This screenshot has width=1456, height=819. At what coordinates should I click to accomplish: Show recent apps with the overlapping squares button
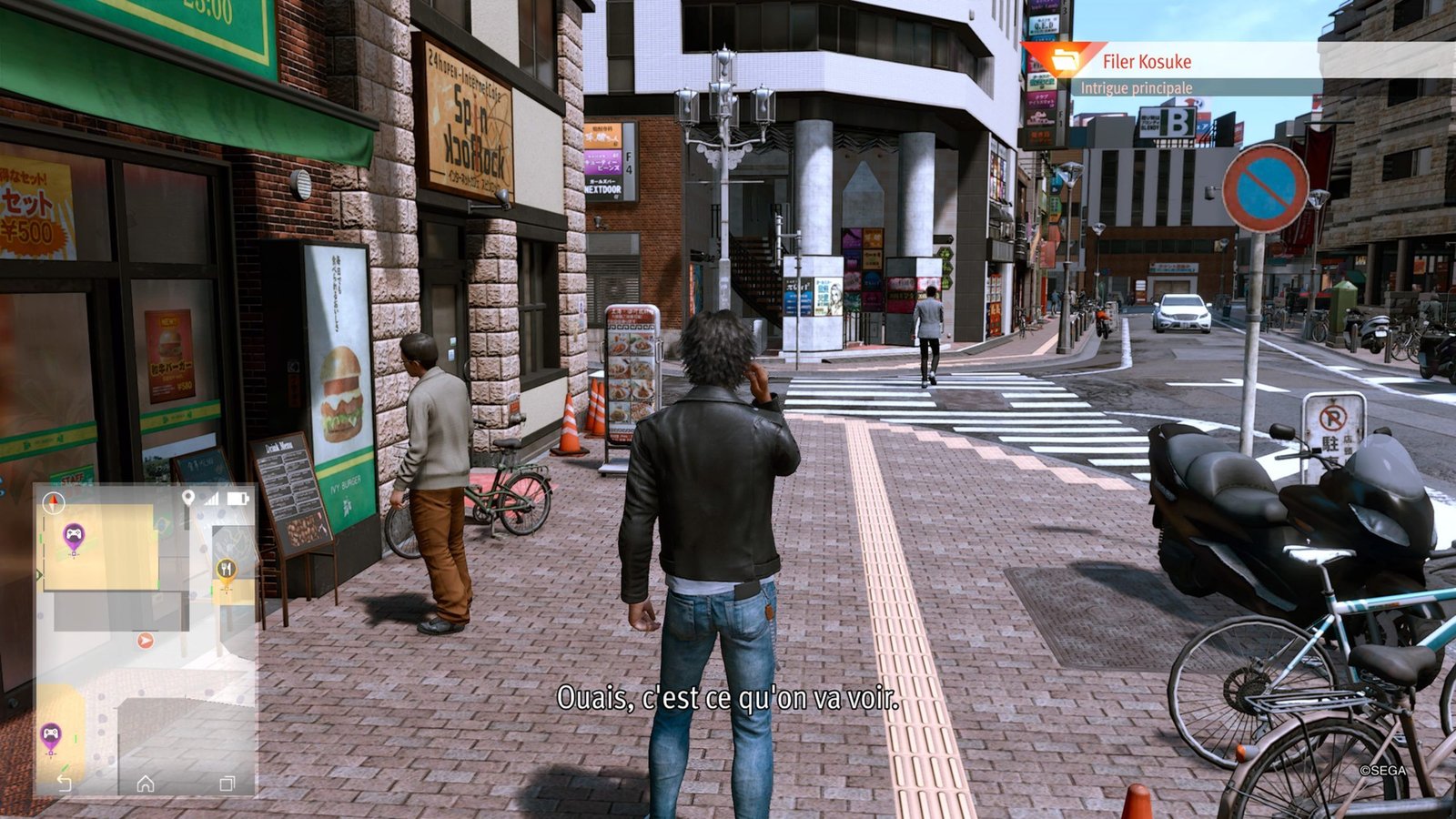[227, 783]
